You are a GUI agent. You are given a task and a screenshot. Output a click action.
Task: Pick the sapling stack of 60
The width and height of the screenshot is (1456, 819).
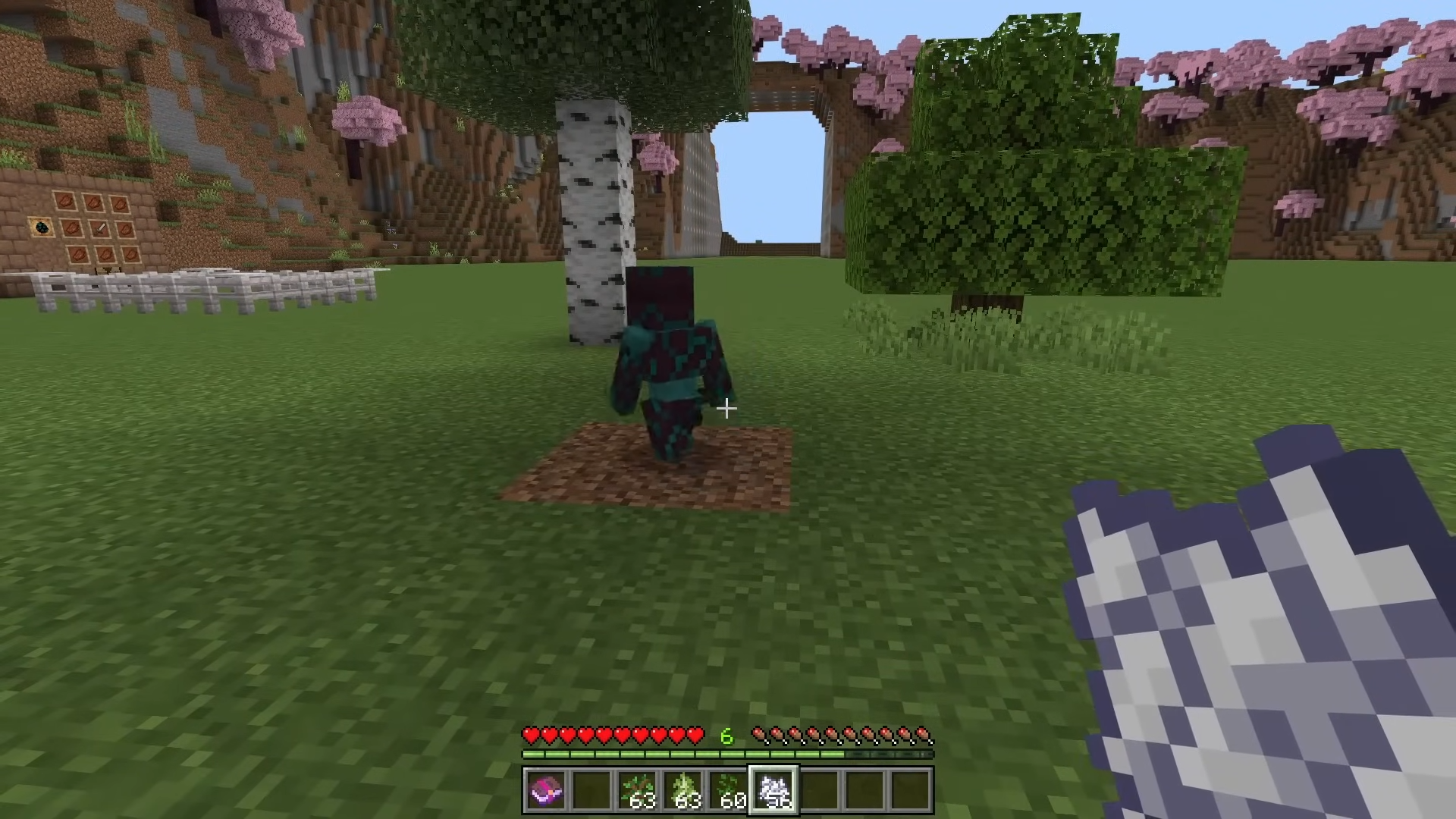[728, 790]
